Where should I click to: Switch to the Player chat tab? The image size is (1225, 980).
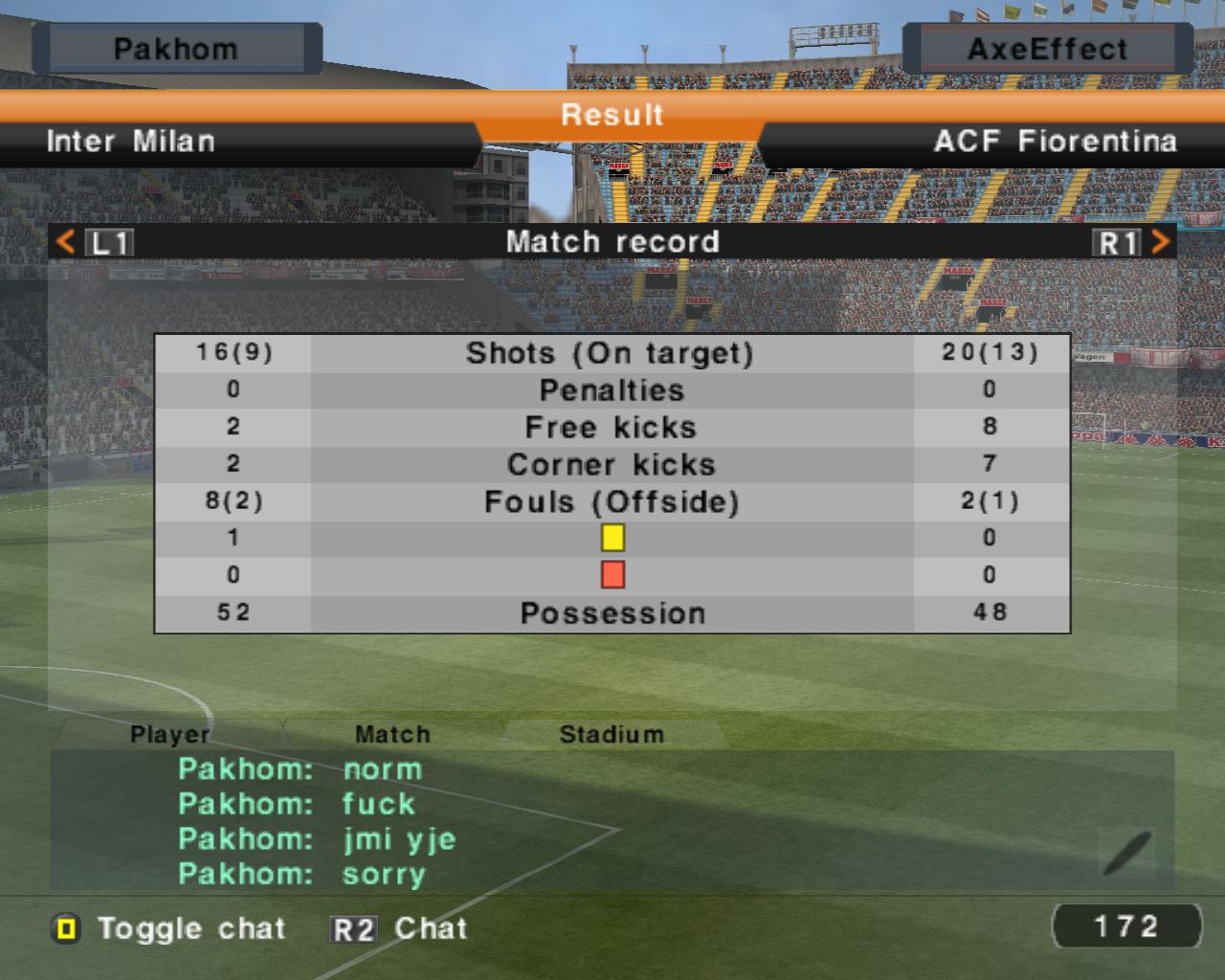coord(169,734)
